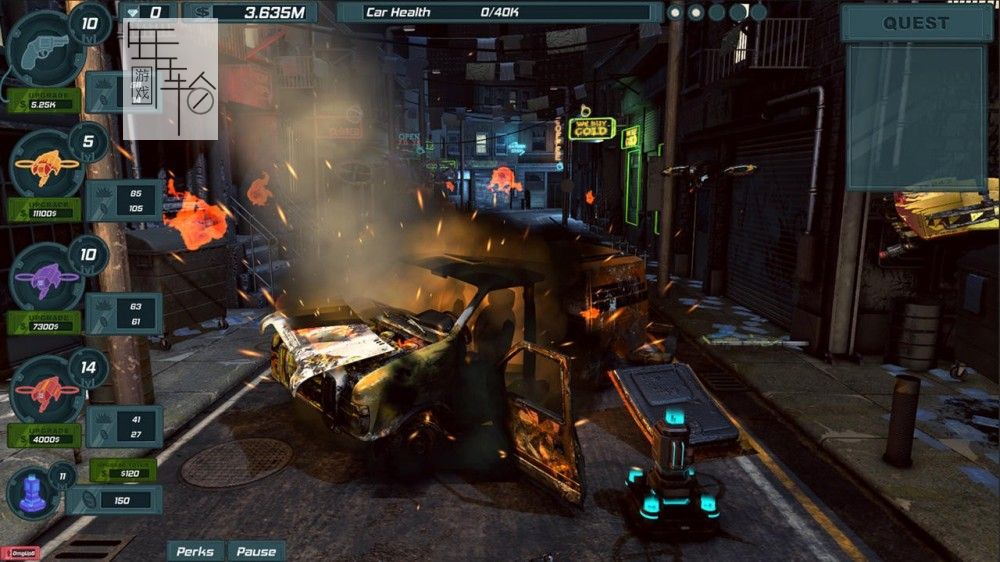Screen dimensions: 1000x562
Task: Select the blue turret icon
Action: coord(33,493)
